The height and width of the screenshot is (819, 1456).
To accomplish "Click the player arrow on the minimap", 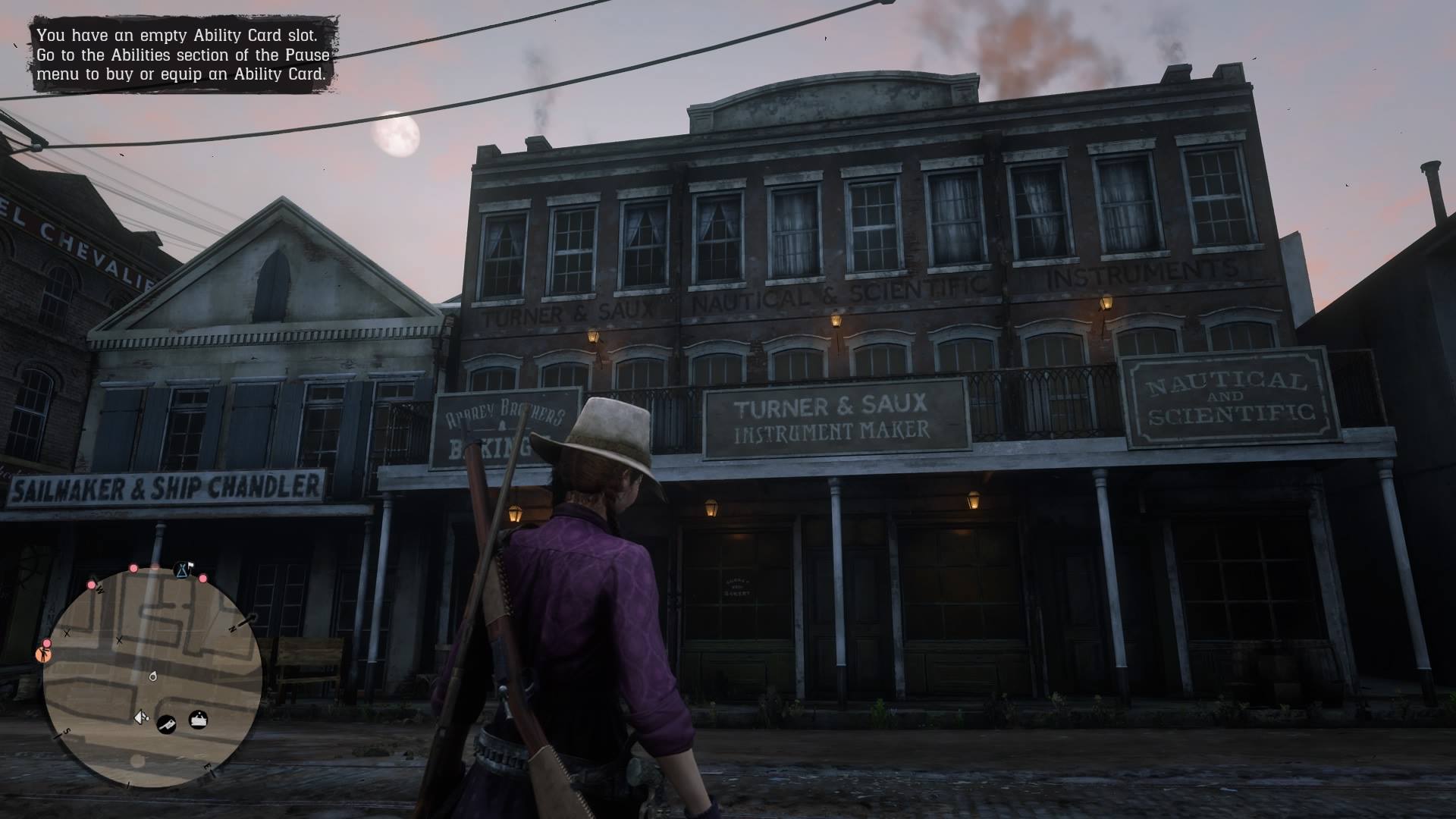I will (x=140, y=717).
